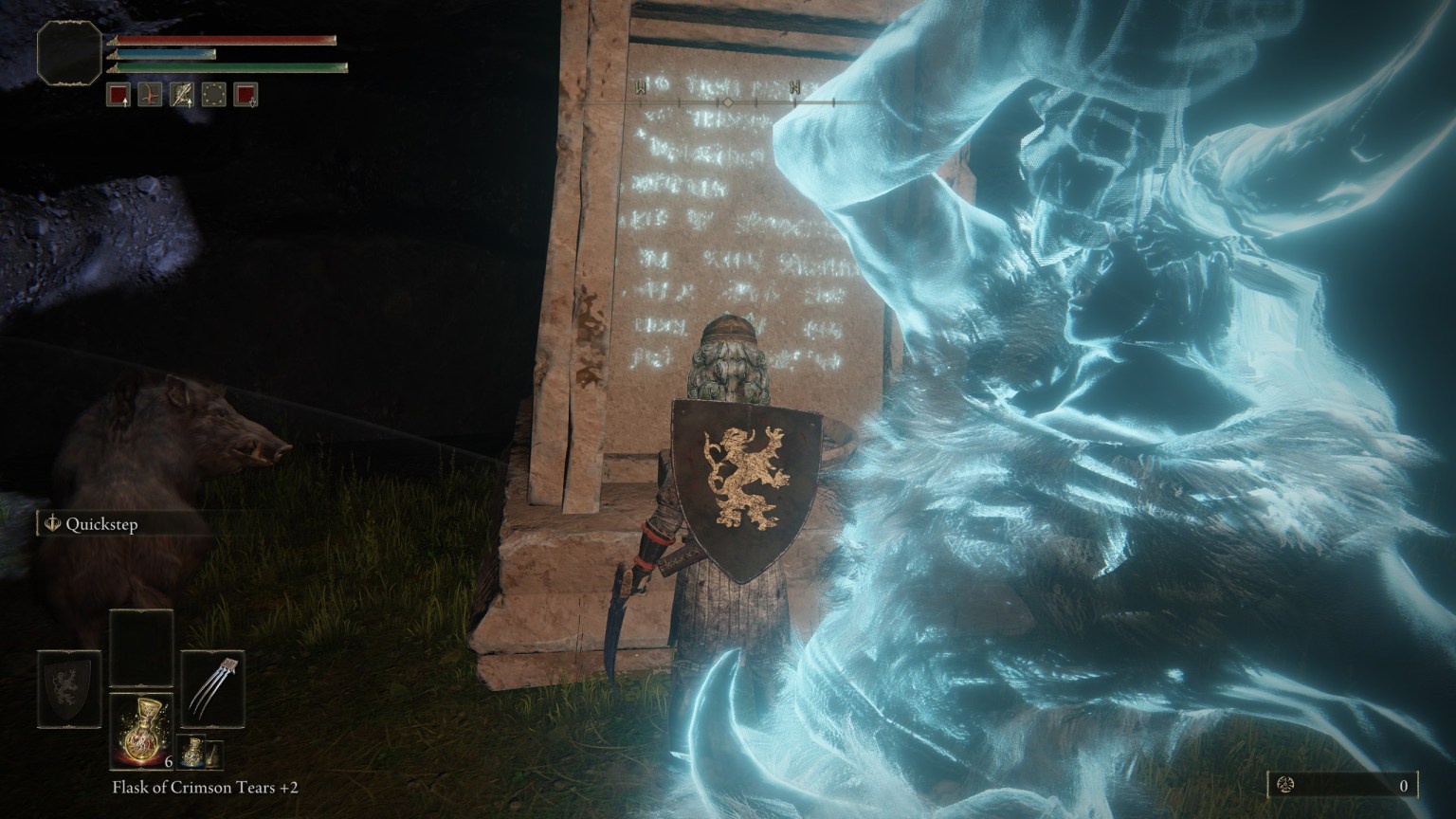This screenshot has height=819, width=1456.
Task: Expand the small secondary item slot
Action: point(214,755)
